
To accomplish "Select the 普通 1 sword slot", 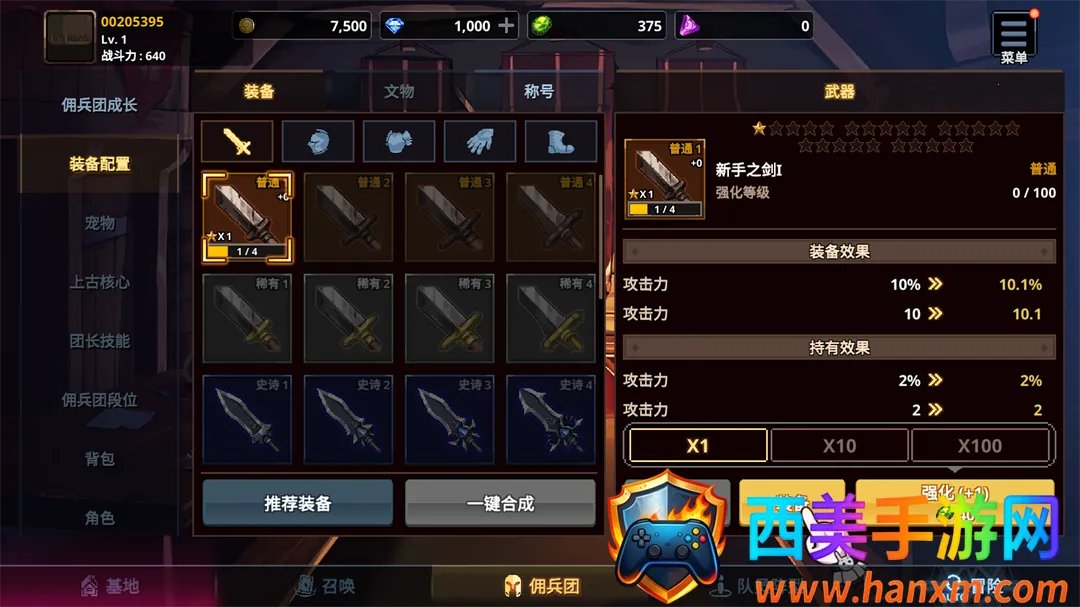I will point(247,217).
